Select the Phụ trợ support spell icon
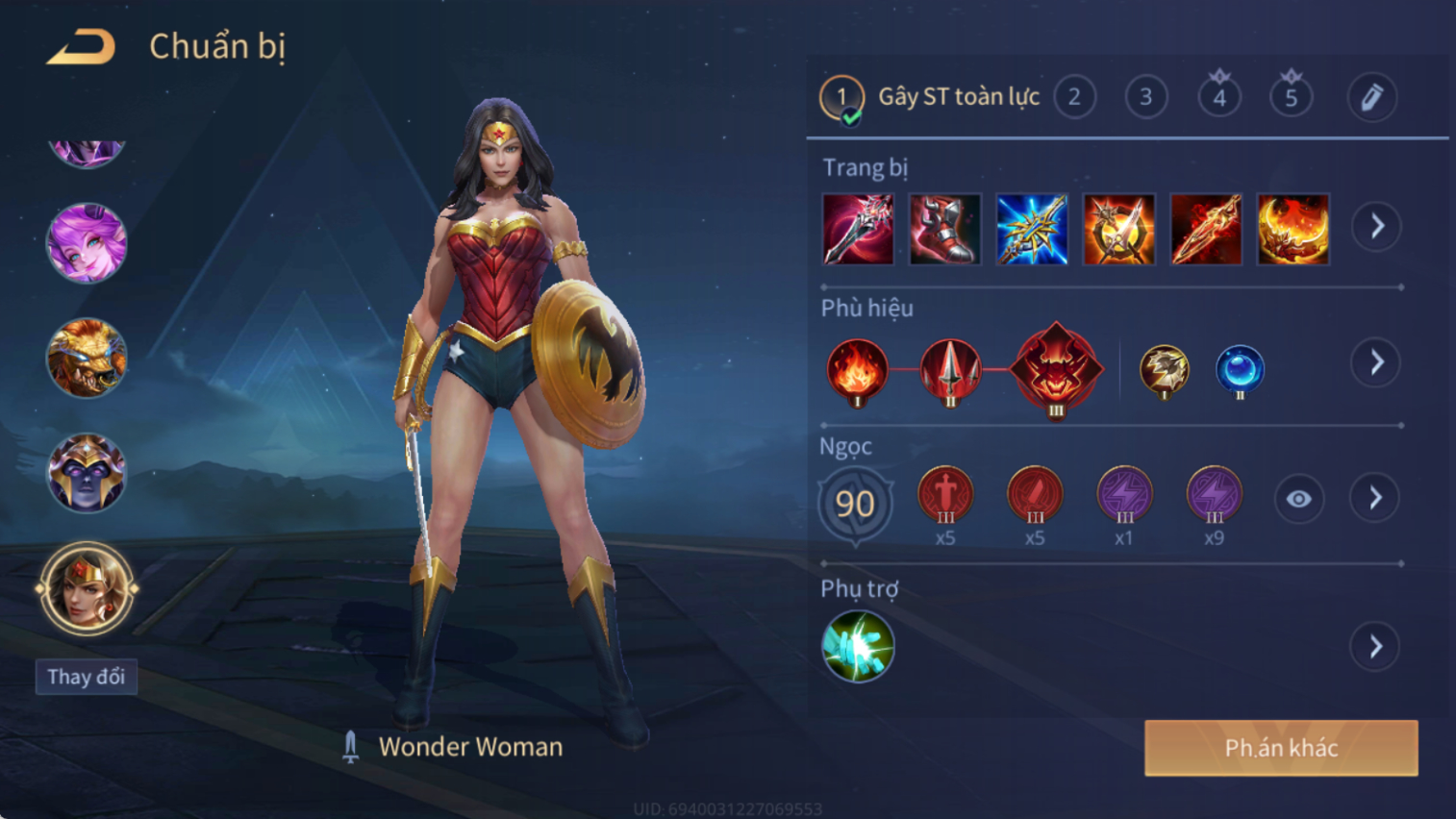The height and width of the screenshot is (819, 1456). click(x=858, y=646)
